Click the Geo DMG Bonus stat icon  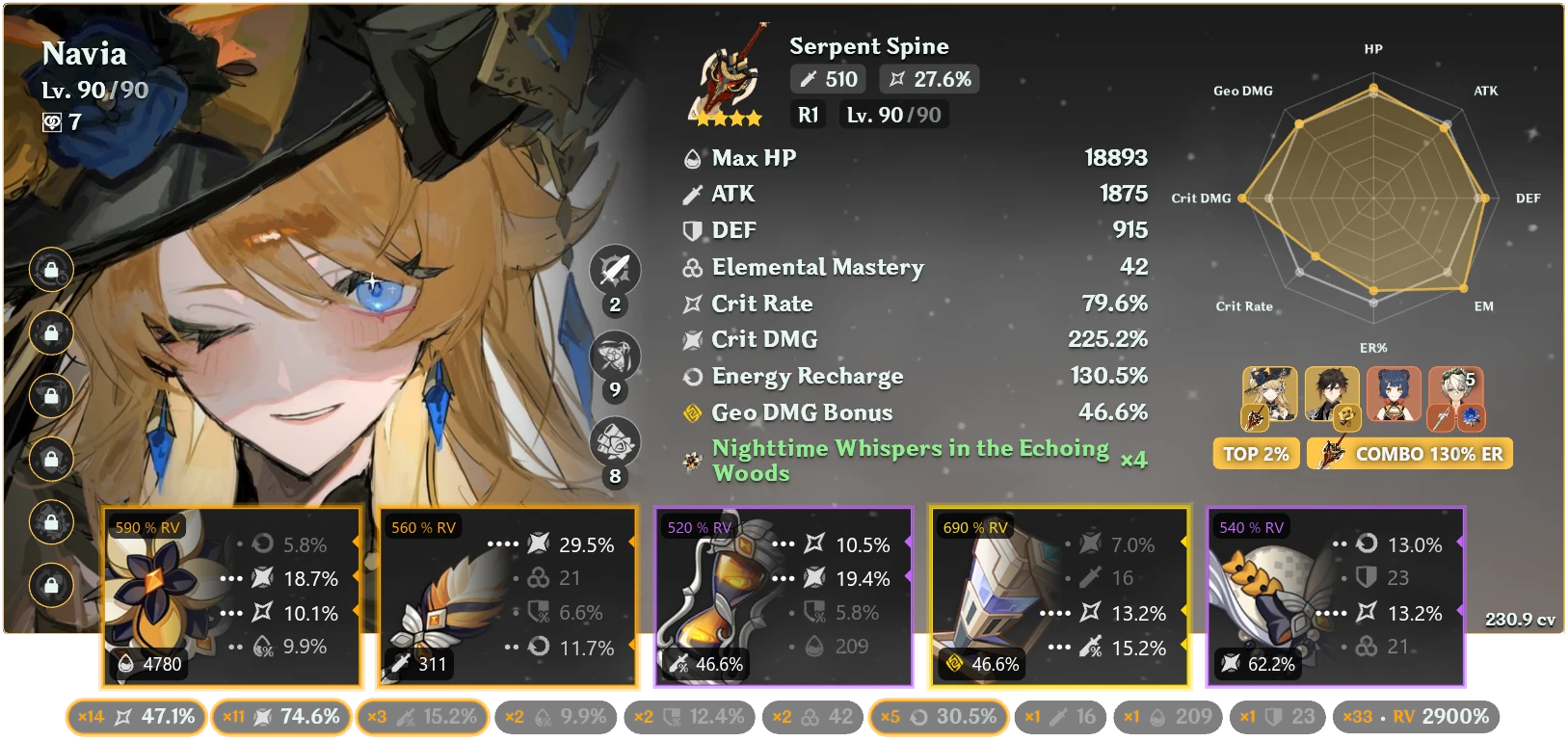click(692, 412)
